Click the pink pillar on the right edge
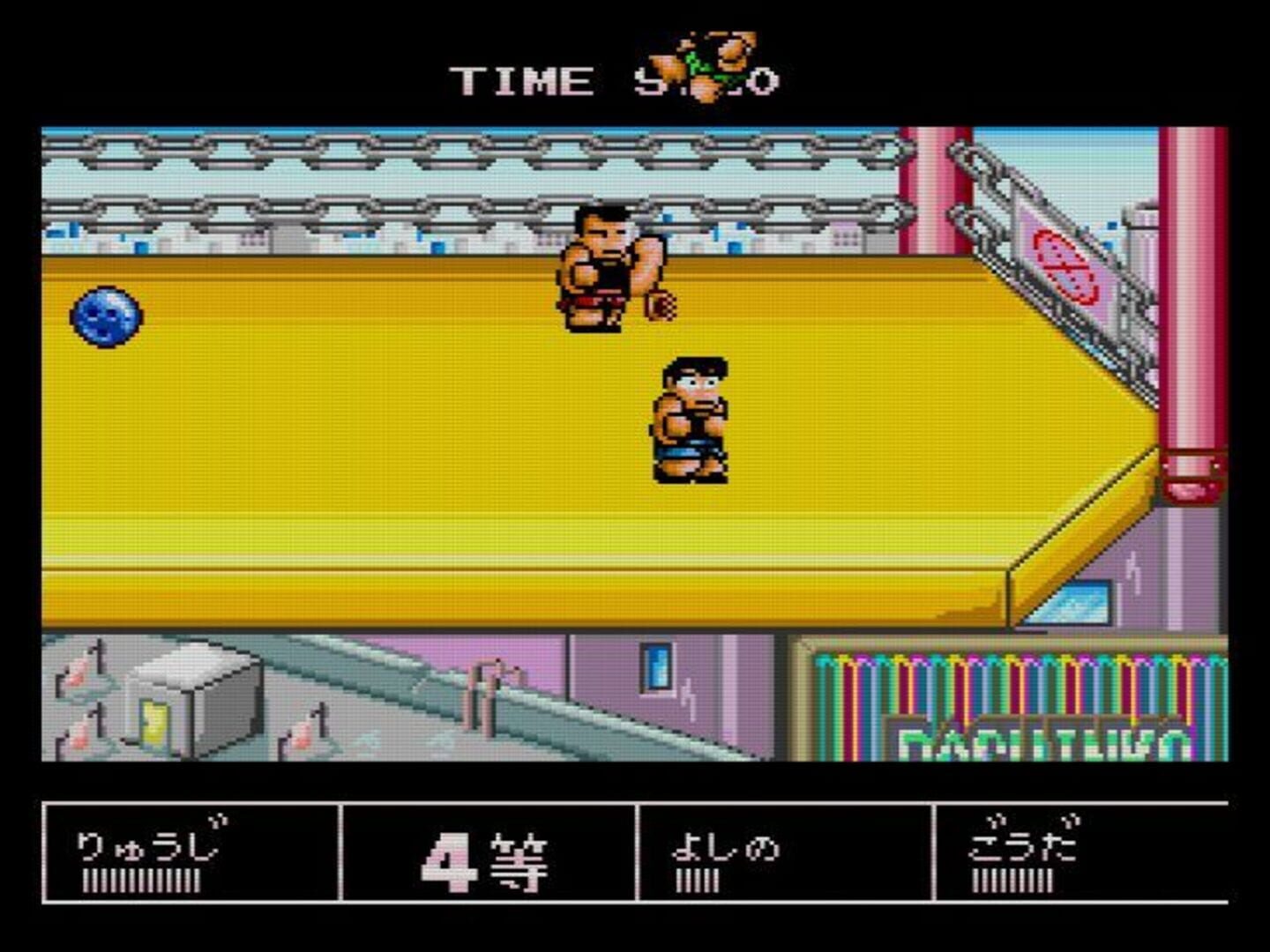 point(1191,309)
